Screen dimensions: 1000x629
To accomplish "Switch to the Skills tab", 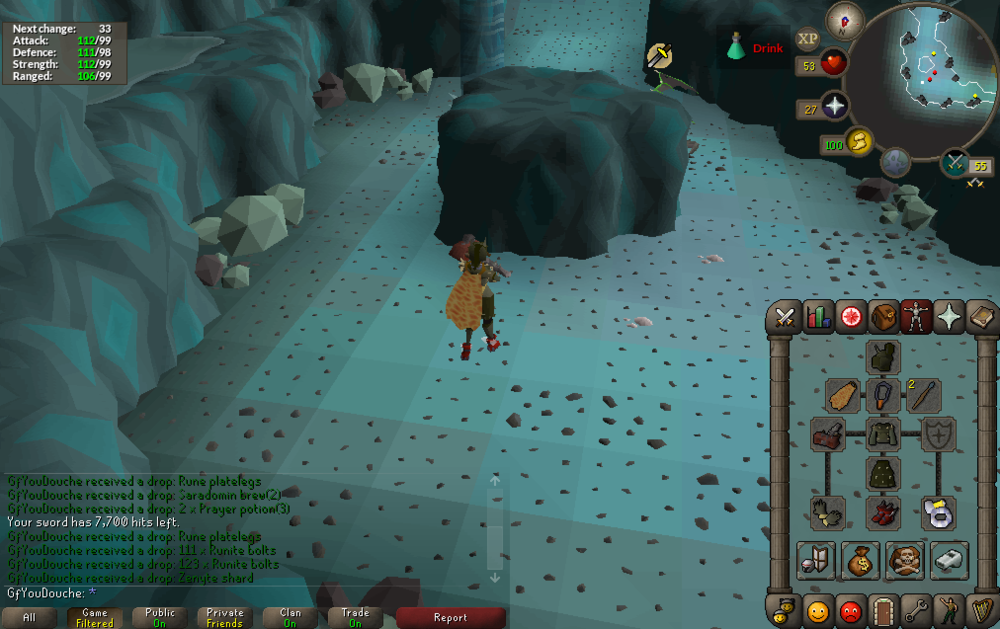I will [818, 318].
